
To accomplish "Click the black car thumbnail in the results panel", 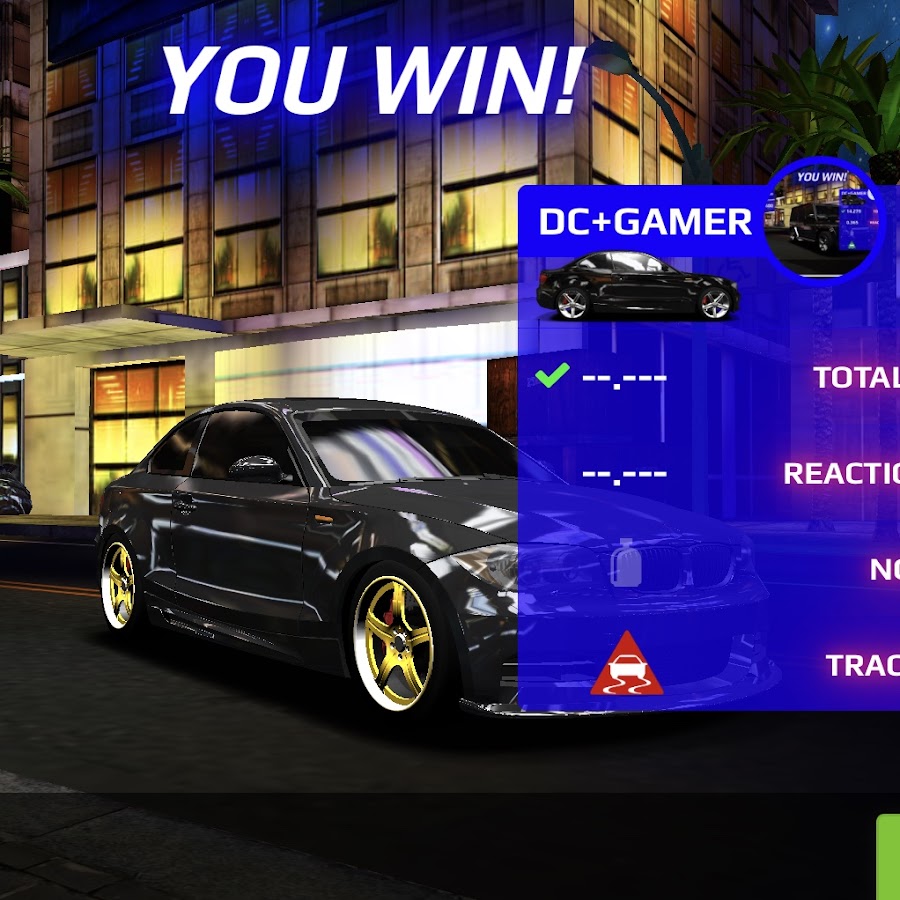I will [x=638, y=287].
